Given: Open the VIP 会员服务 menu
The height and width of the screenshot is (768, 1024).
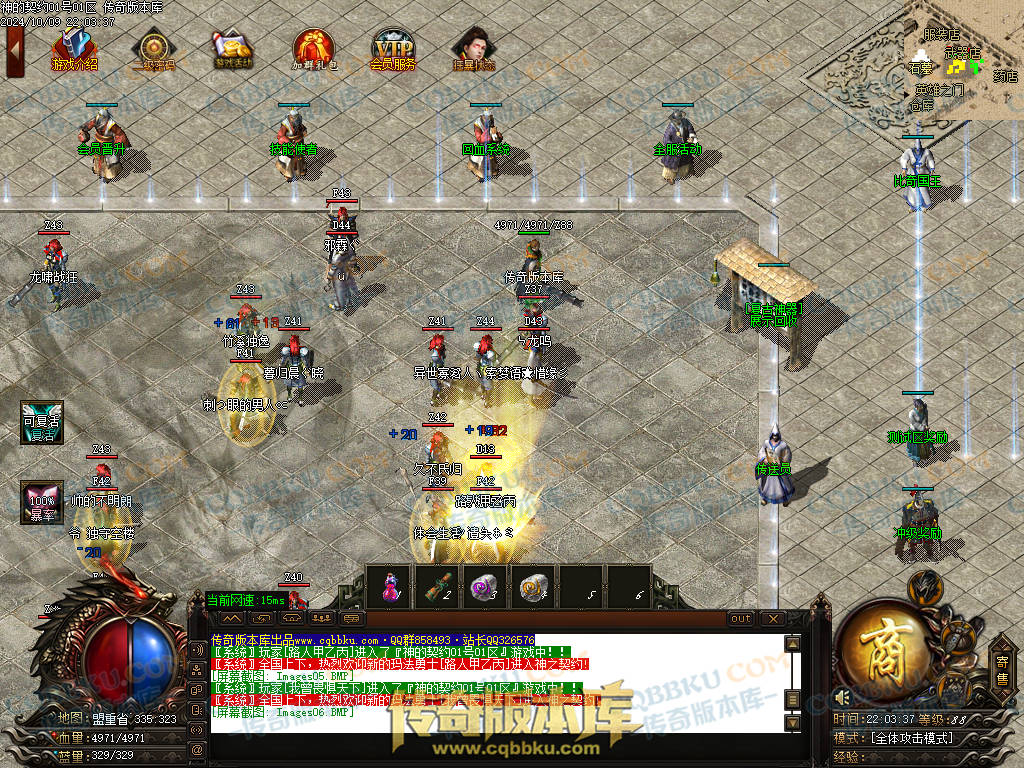Looking at the screenshot, I should click(392, 48).
